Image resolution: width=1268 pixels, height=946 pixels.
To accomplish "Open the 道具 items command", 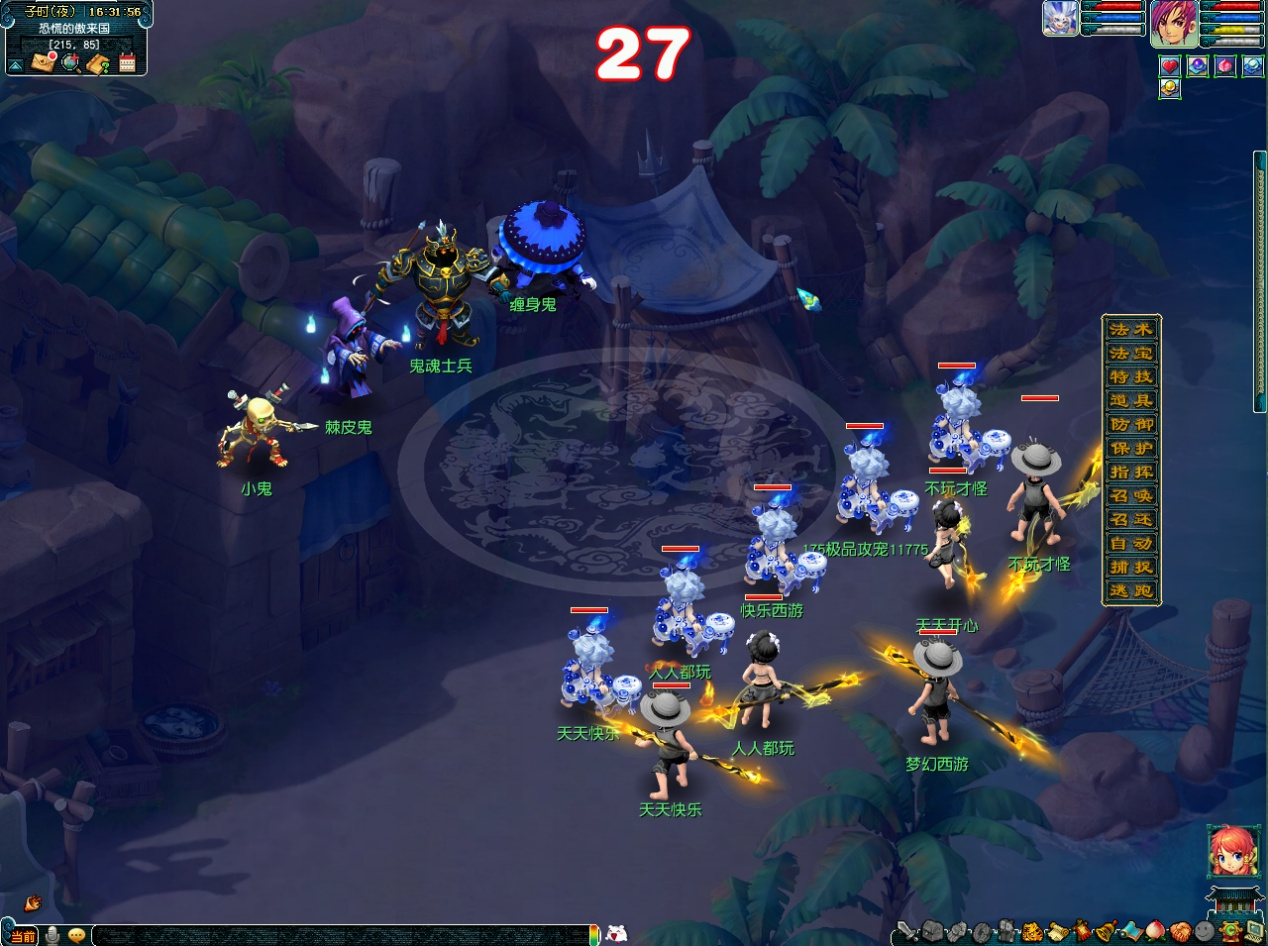I will (x=1131, y=401).
